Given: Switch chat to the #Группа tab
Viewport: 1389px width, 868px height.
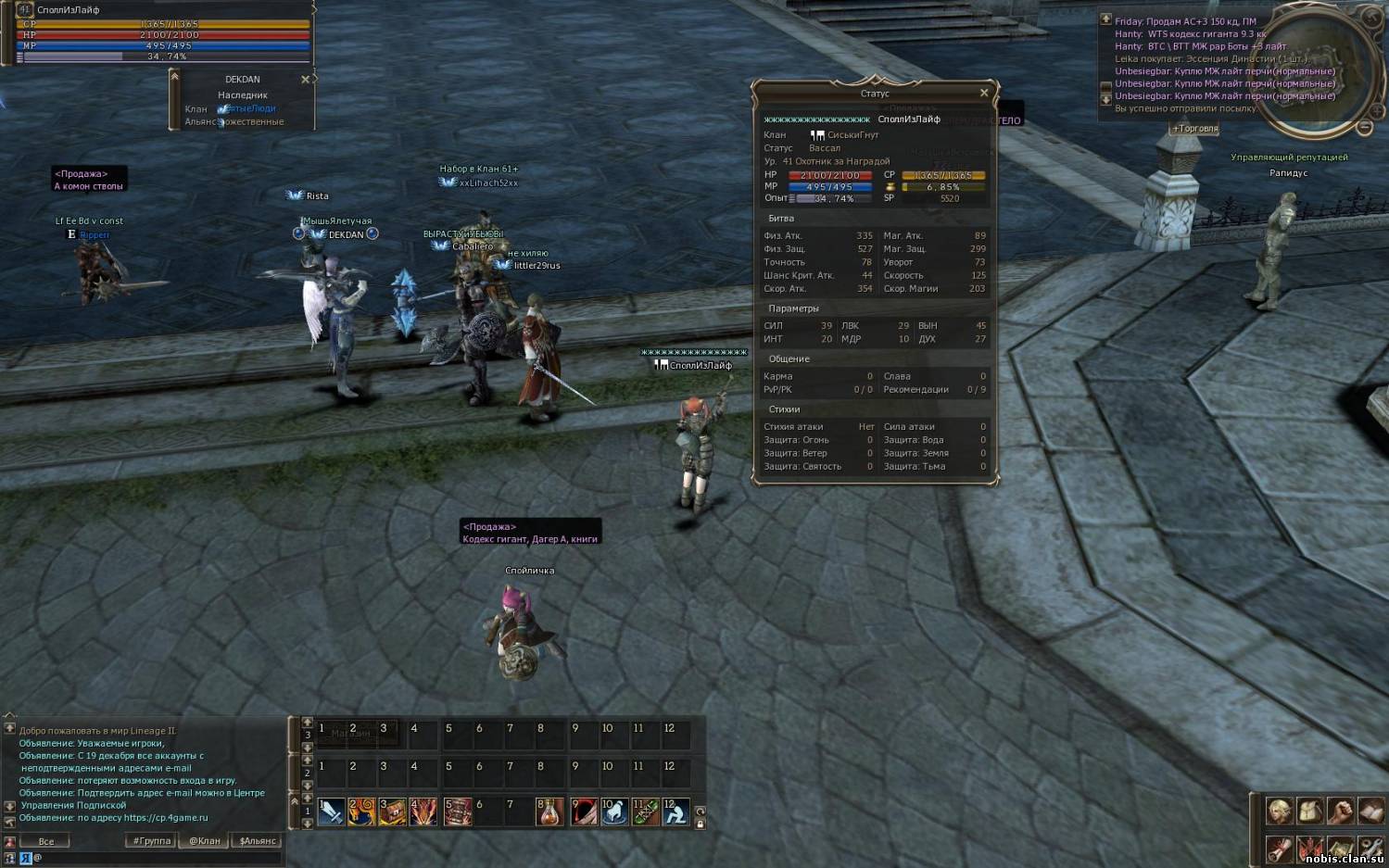Looking at the screenshot, I should pyautogui.click(x=152, y=841).
